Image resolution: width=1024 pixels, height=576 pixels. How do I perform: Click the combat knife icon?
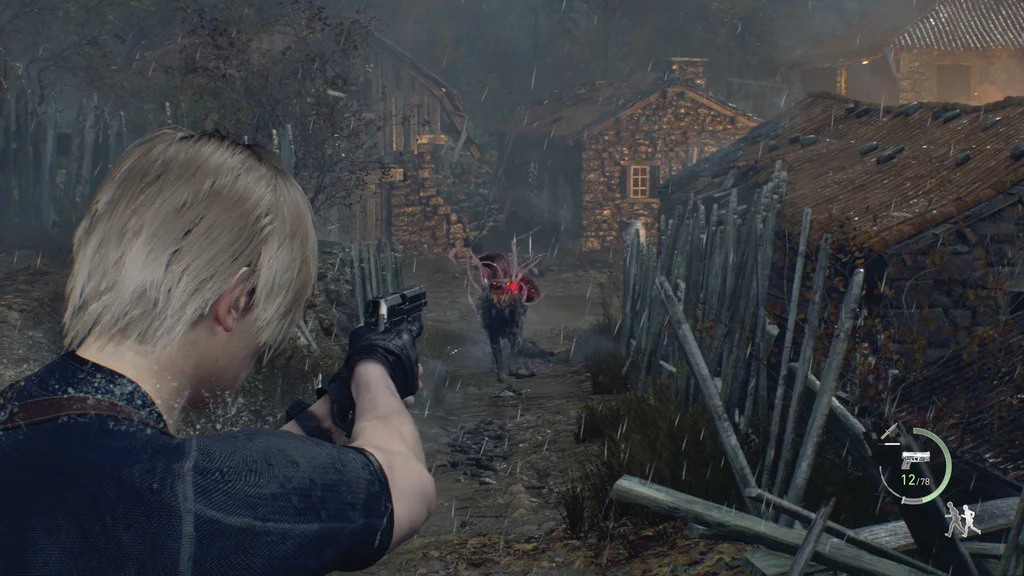tap(890, 431)
